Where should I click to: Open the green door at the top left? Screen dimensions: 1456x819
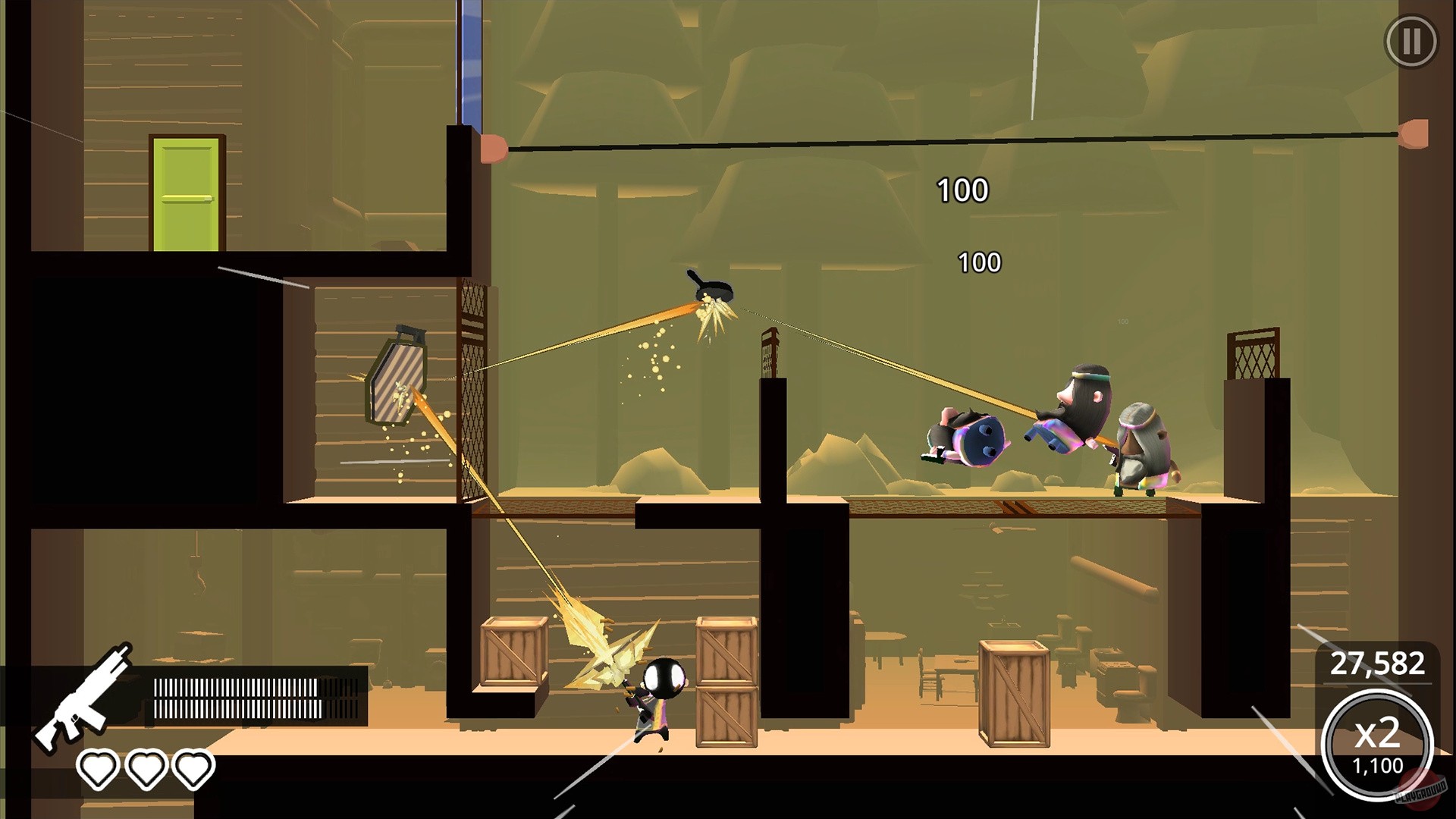click(188, 193)
